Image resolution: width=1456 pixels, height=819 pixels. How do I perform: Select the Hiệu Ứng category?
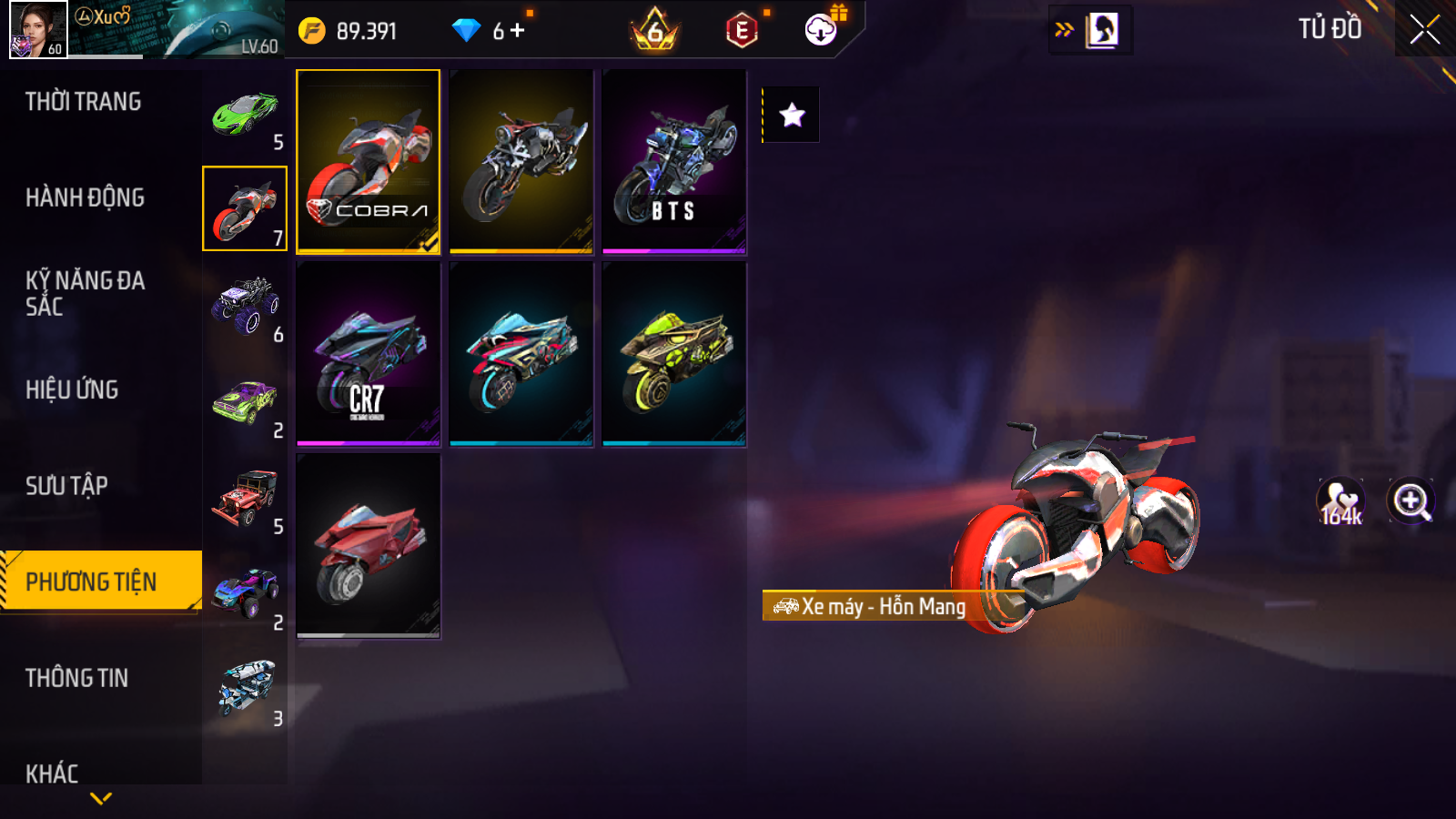(x=73, y=389)
